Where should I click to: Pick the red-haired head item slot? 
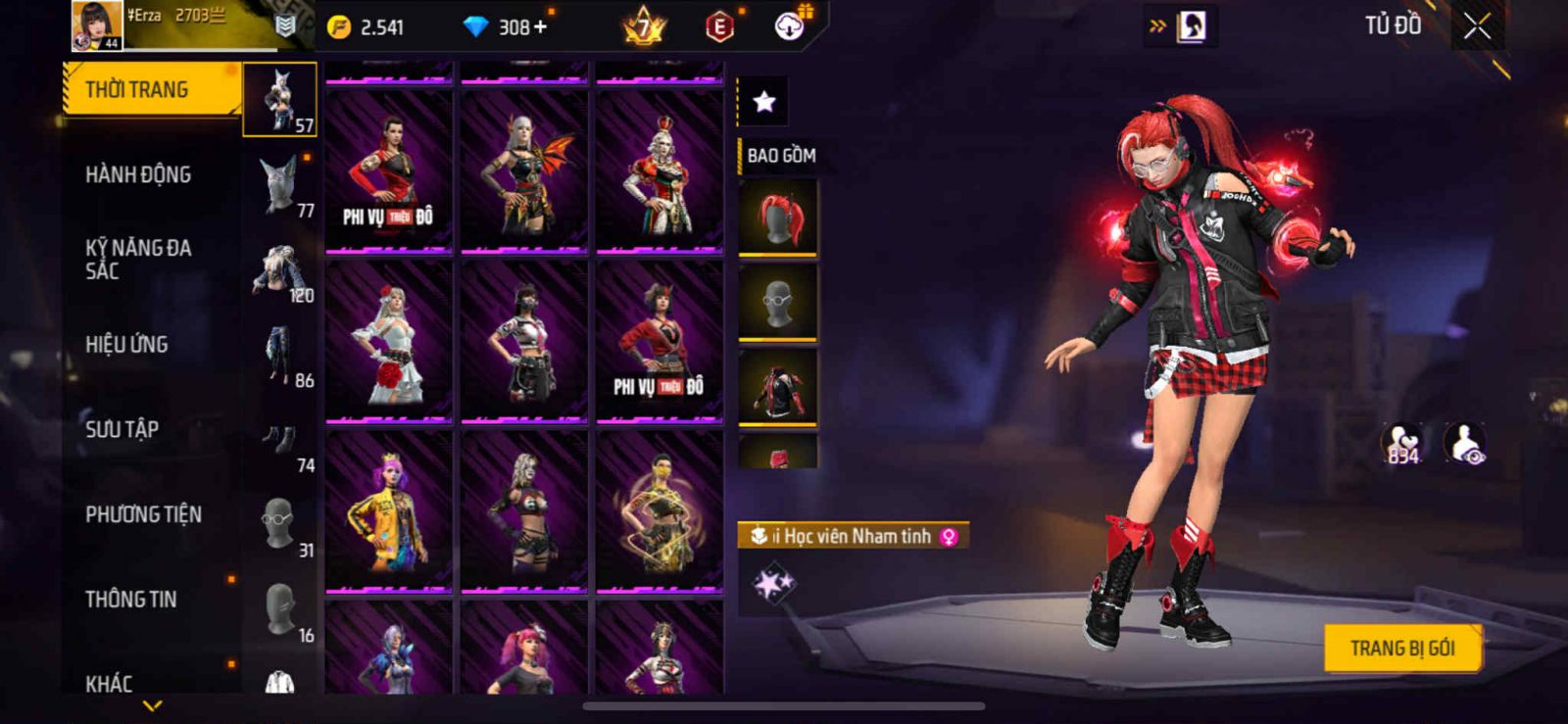point(777,217)
